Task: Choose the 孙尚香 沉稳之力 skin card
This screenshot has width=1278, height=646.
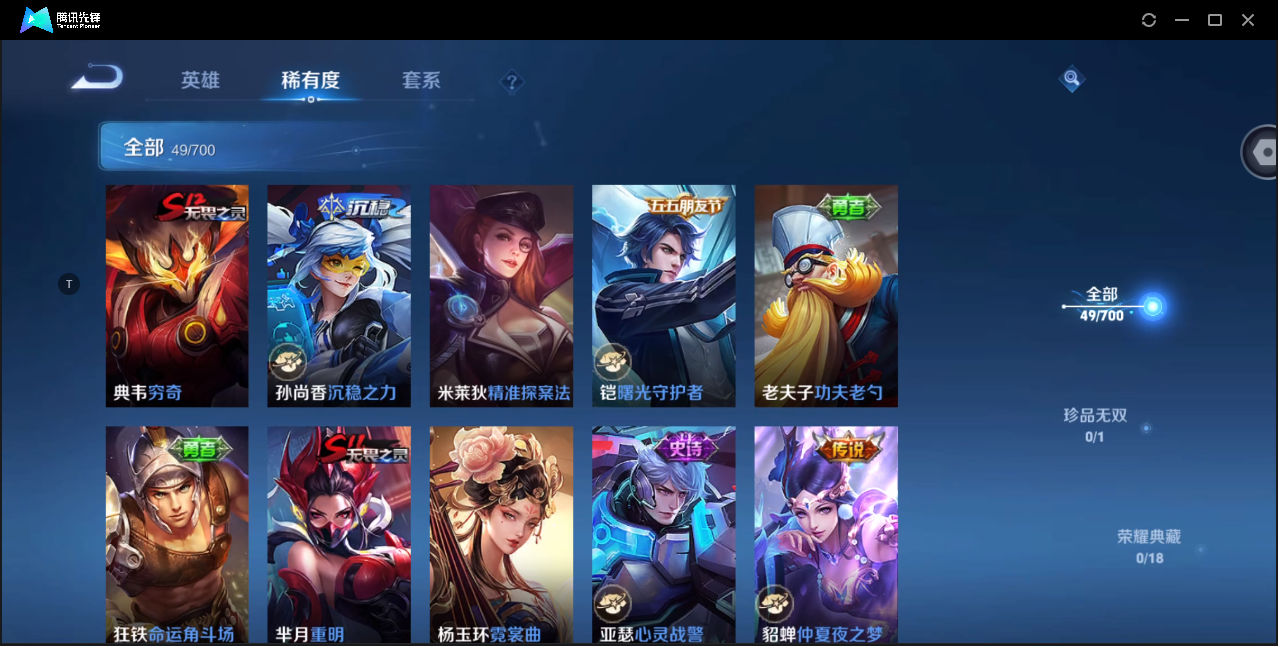Action: coord(339,295)
